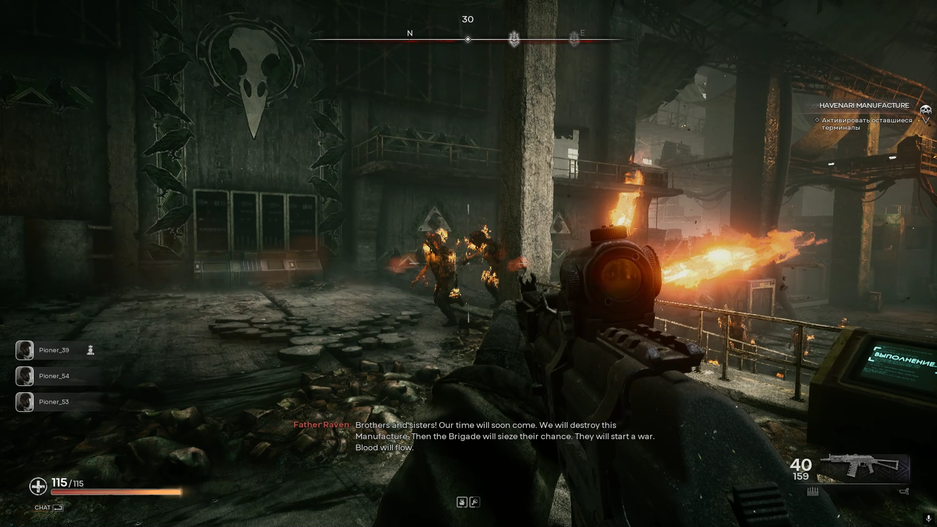Viewport: 937px width, 527px height.
Task: Click the microphone voice chat icon
Action: [x=928, y=519]
